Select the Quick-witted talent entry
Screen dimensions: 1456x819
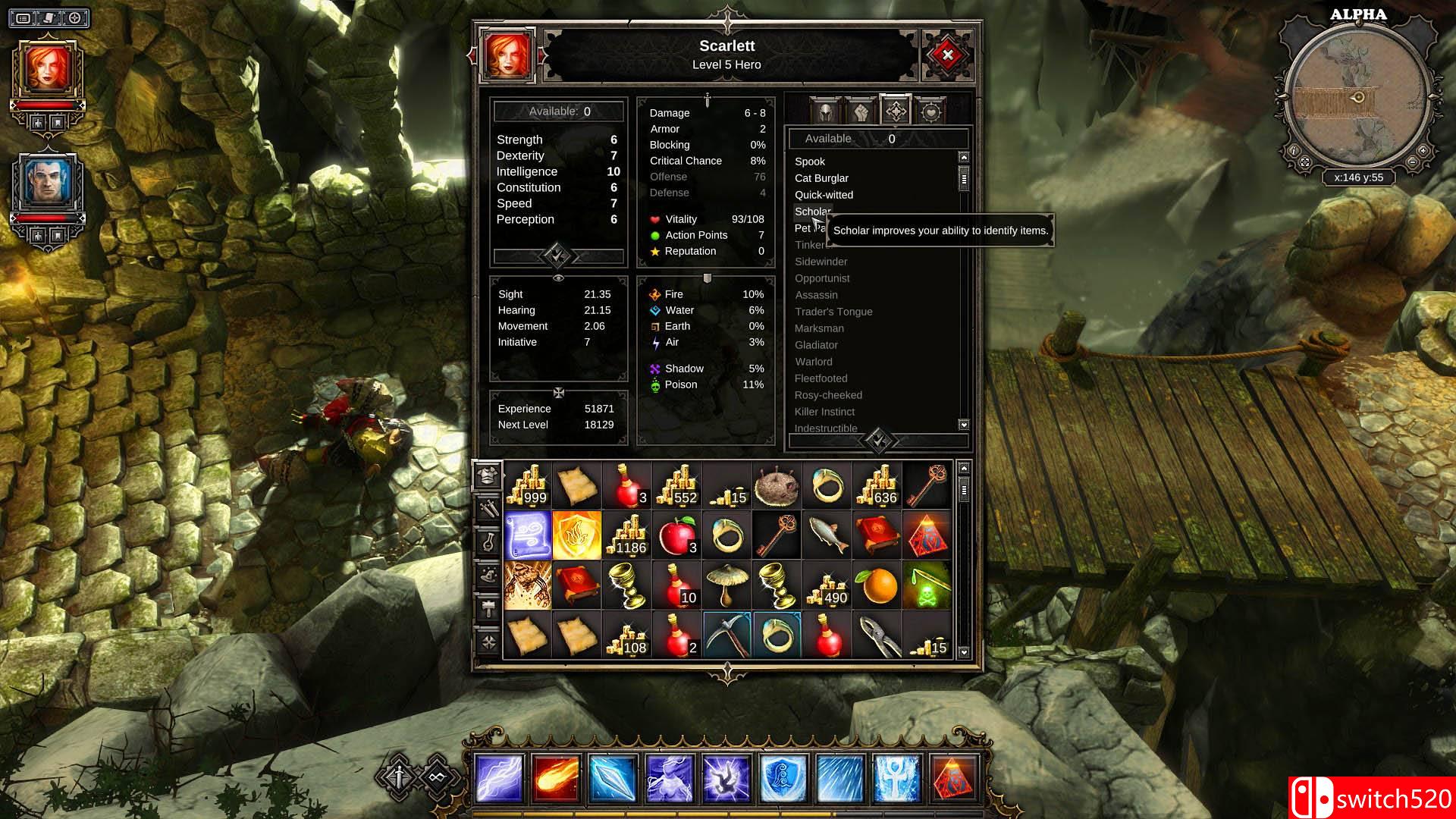824,195
